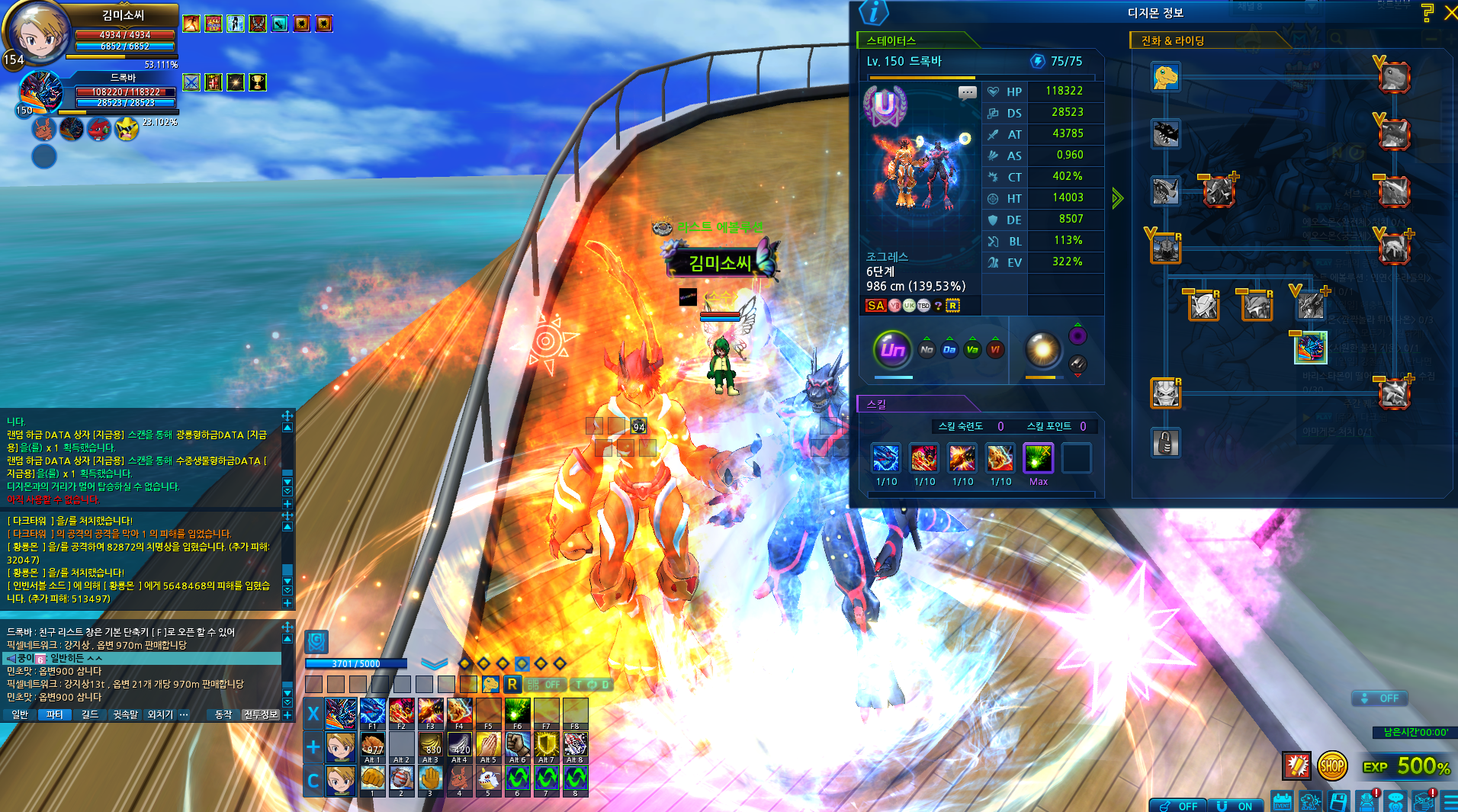1458x812 pixels.
Task: Switch chat to the 길드 tab
Action: (90, 714)
